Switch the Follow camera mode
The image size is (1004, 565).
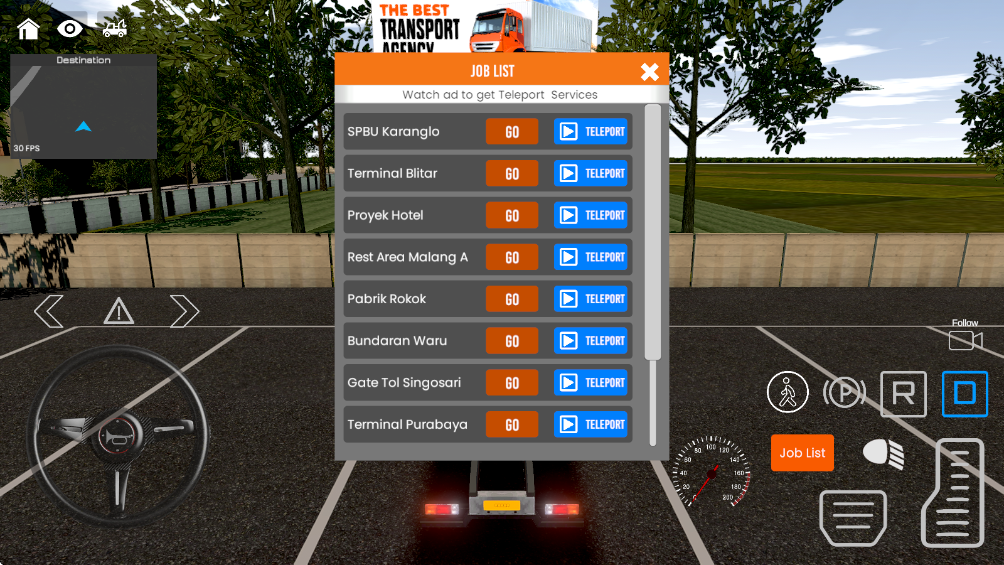click(x=965, y=338)
